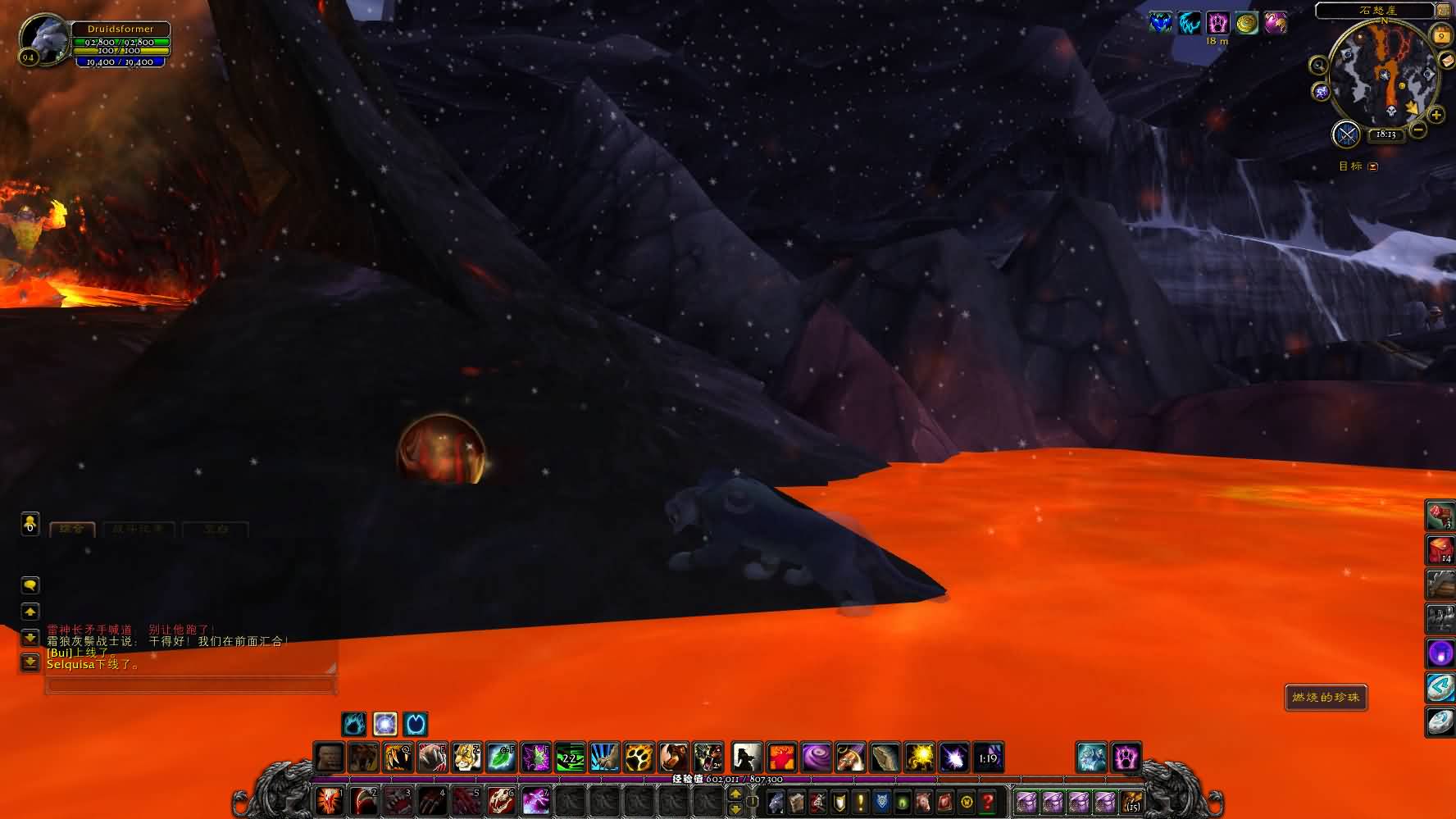Image resolution: width=1456 pixels, height=819 pixels.
Task: Click the 燃烧的珍珠 item button
Action: [x=1326, y=698]
